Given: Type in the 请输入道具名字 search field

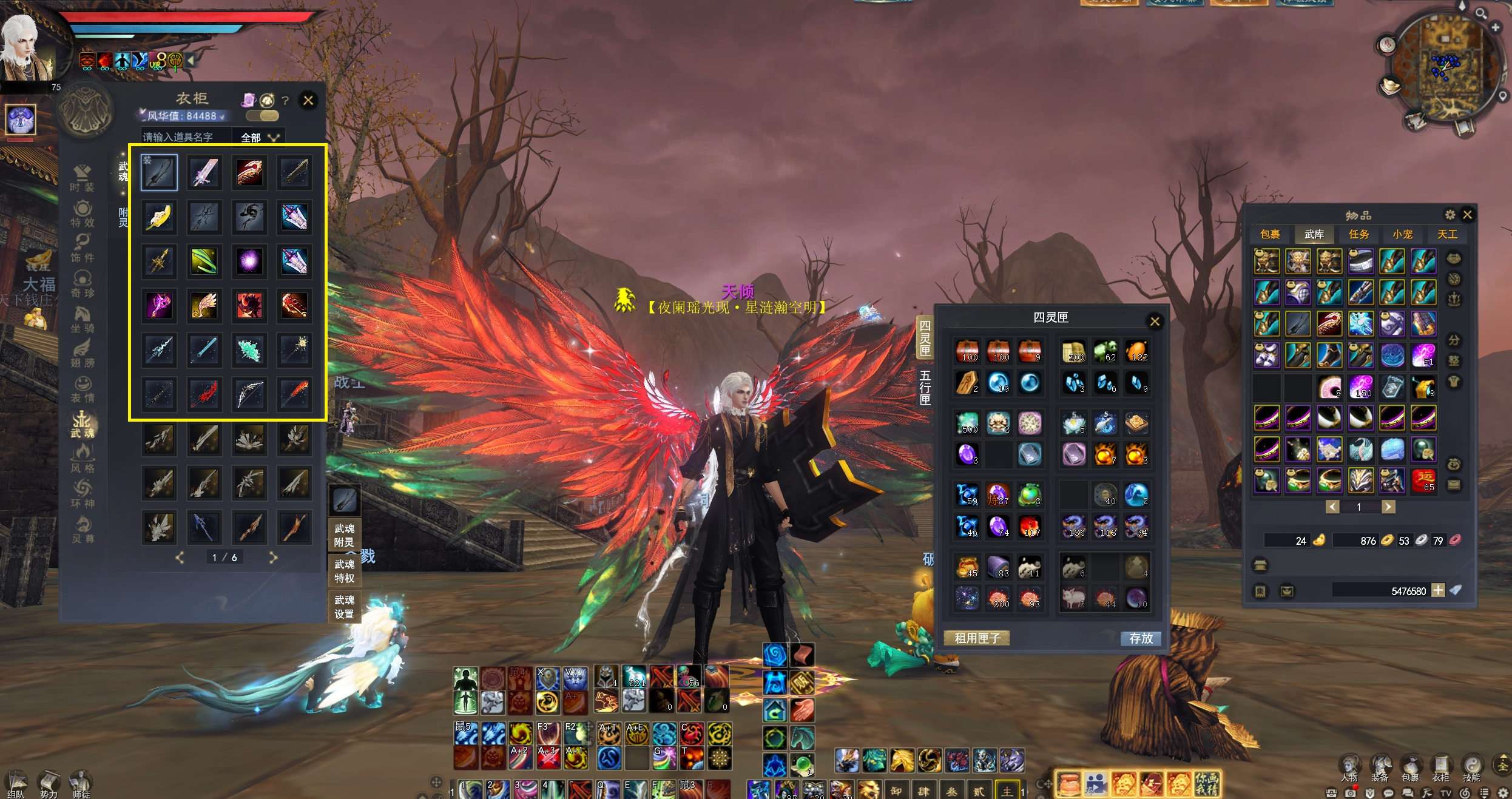Looking at the screenshot, I should coord(186,138).
